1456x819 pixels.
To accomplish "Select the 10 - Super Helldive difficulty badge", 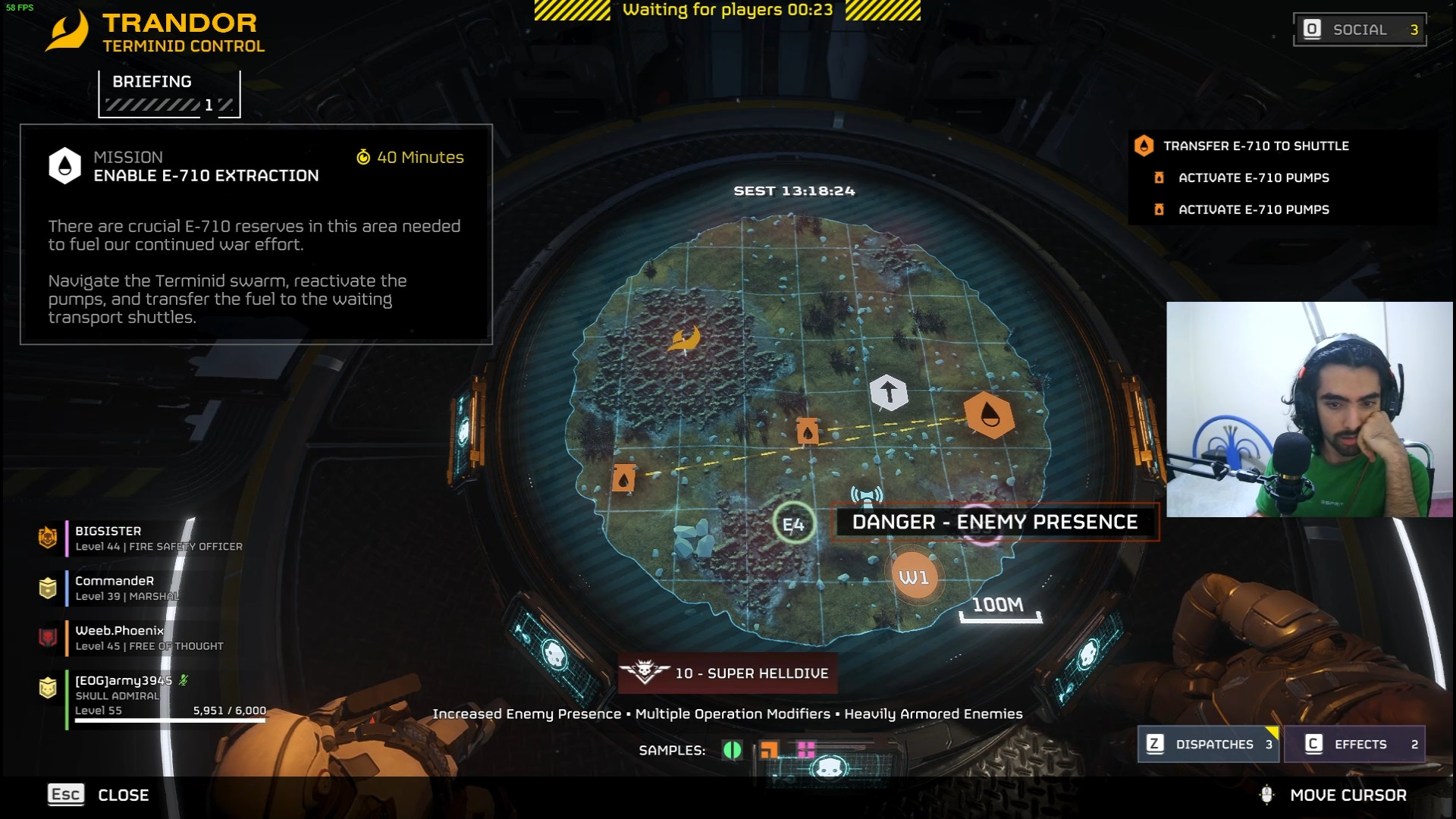I will pos(728,673).
